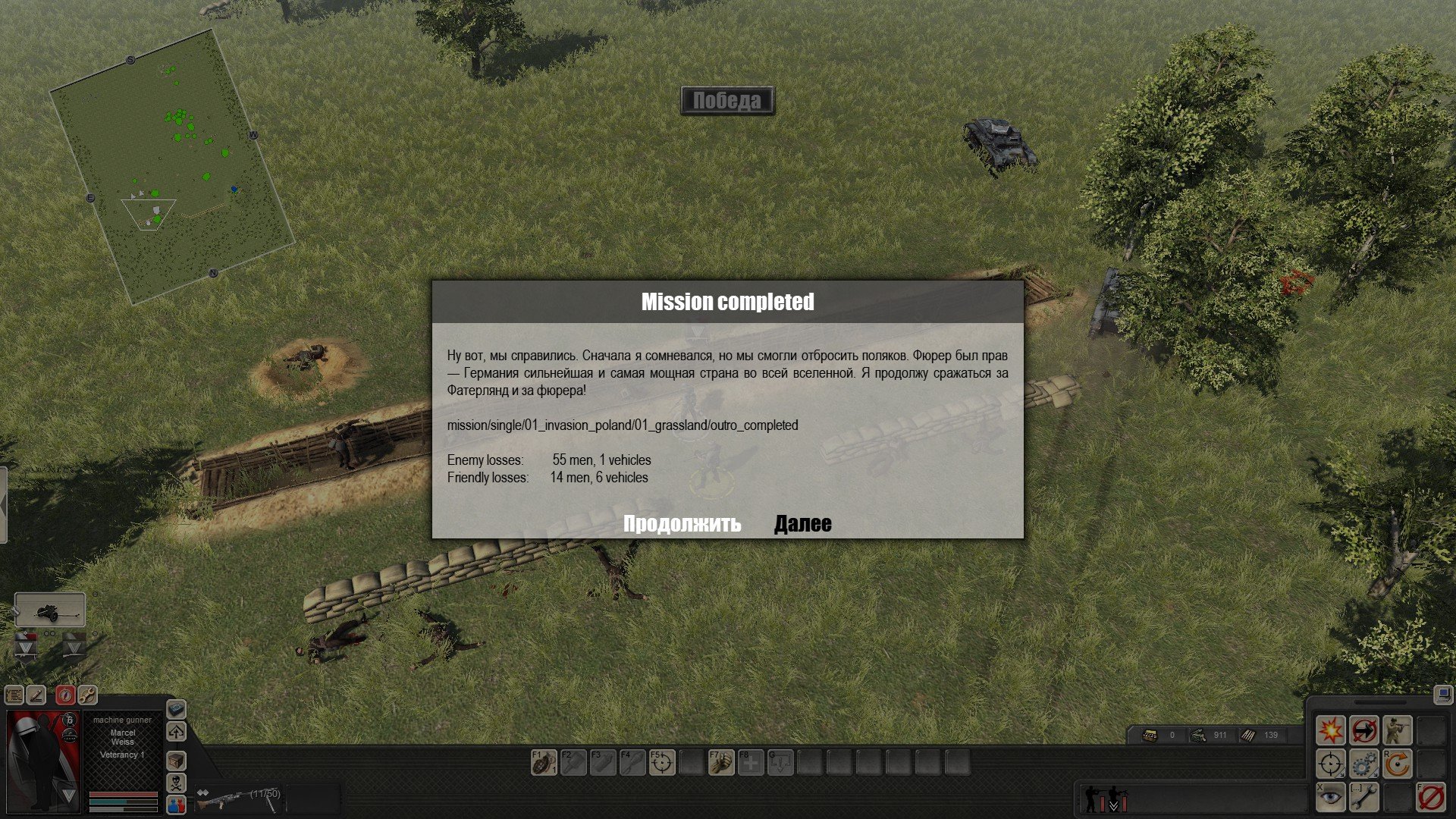
Task: Toggle the eye visibility icon
Action: pyautogui.click(x=1330, y=797)
